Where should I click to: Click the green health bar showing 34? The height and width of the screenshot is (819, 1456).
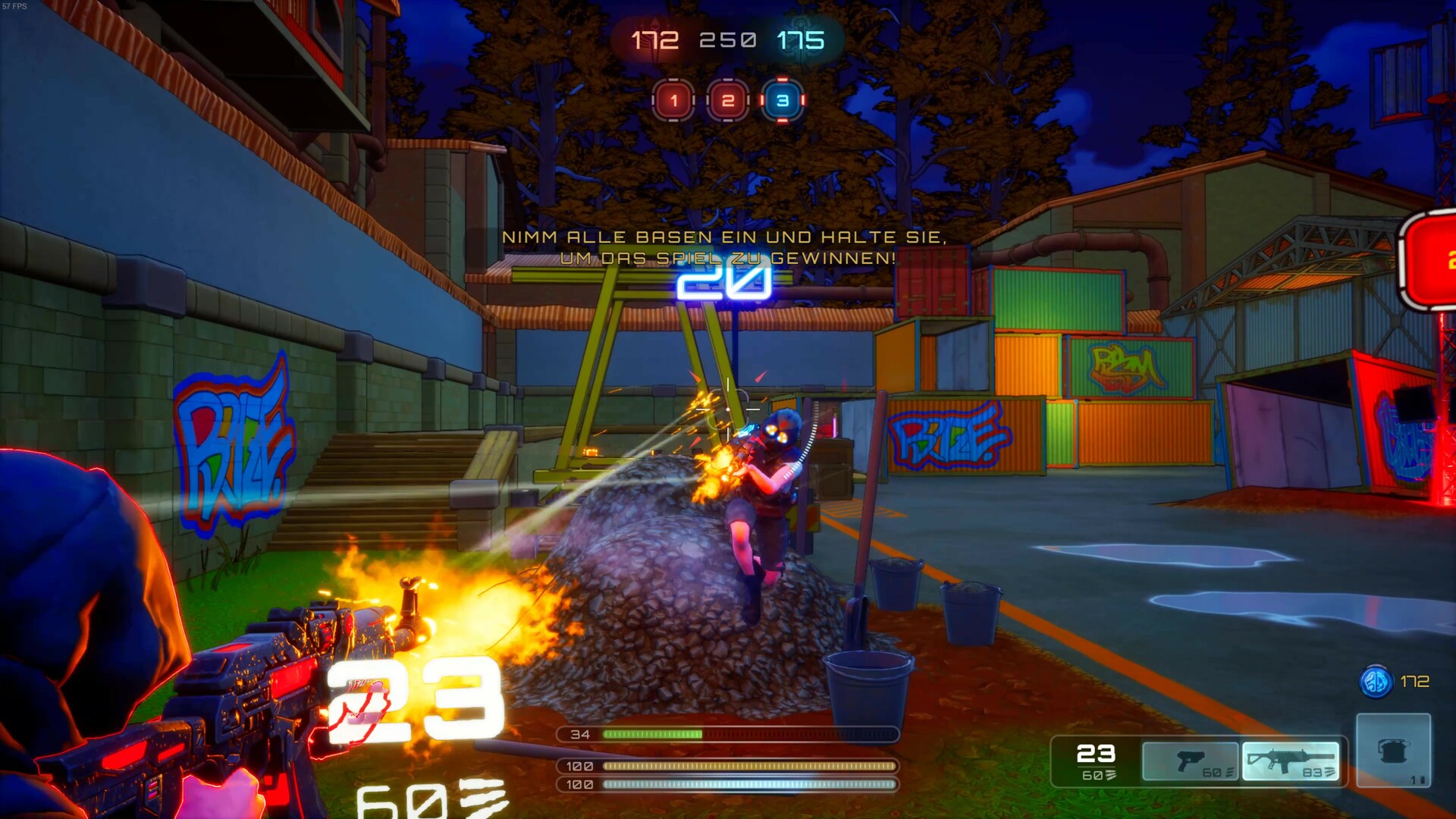click(x=652, y=734)
